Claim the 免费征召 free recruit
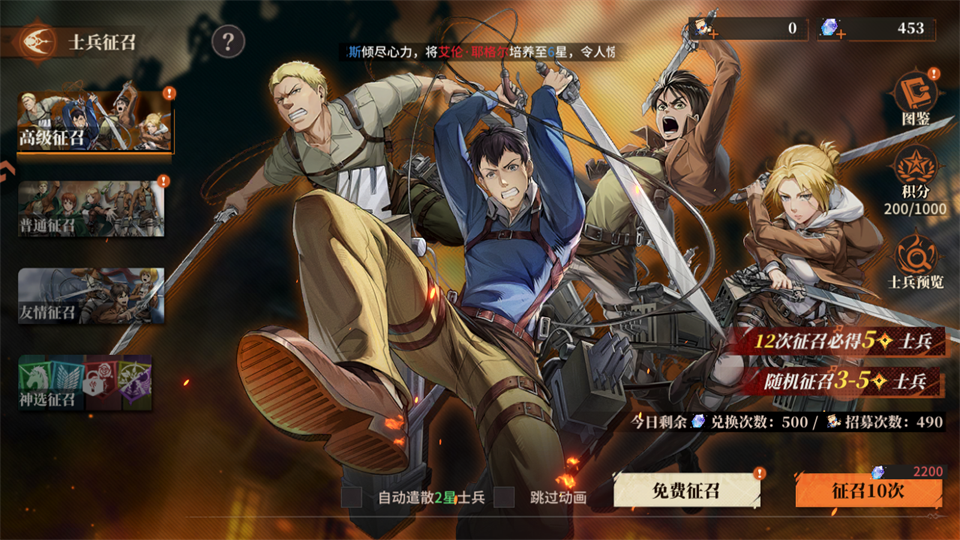Image resolution: width=960 pixels, height=540 pixels. point(686,490)
